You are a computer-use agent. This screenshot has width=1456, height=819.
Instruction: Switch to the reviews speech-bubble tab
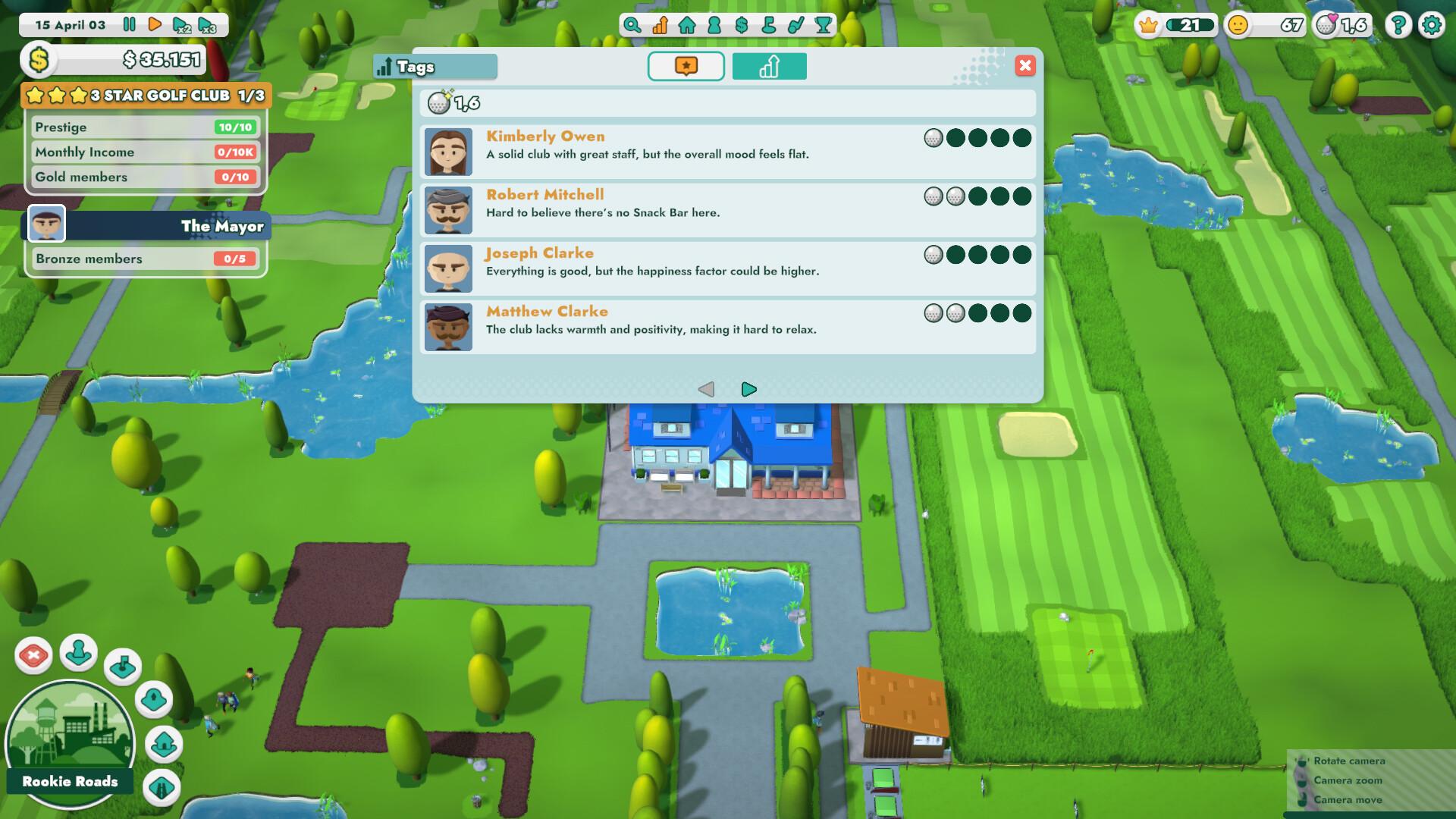tap(686, 67)
